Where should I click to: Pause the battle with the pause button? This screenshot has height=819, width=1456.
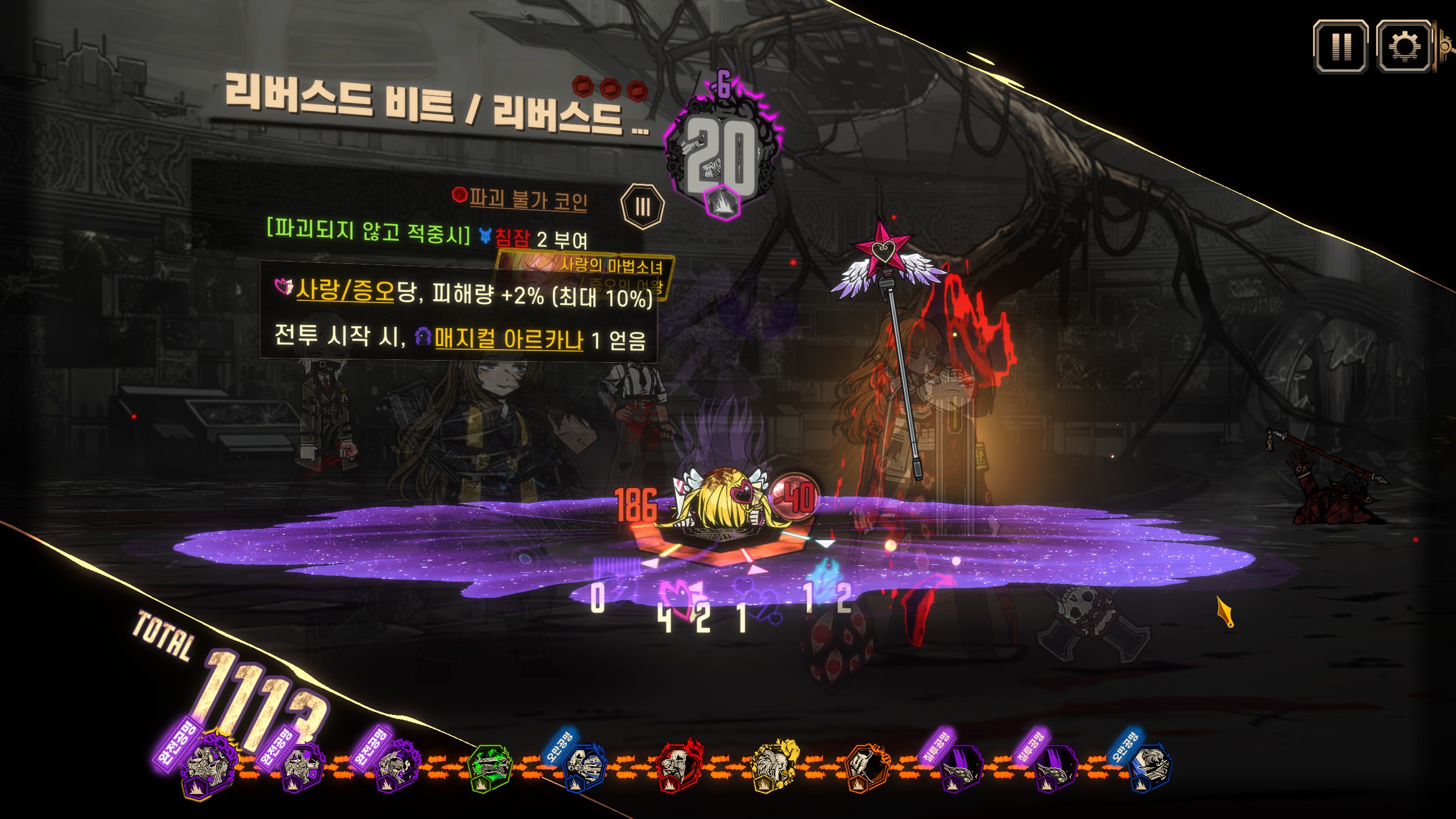1340,47
